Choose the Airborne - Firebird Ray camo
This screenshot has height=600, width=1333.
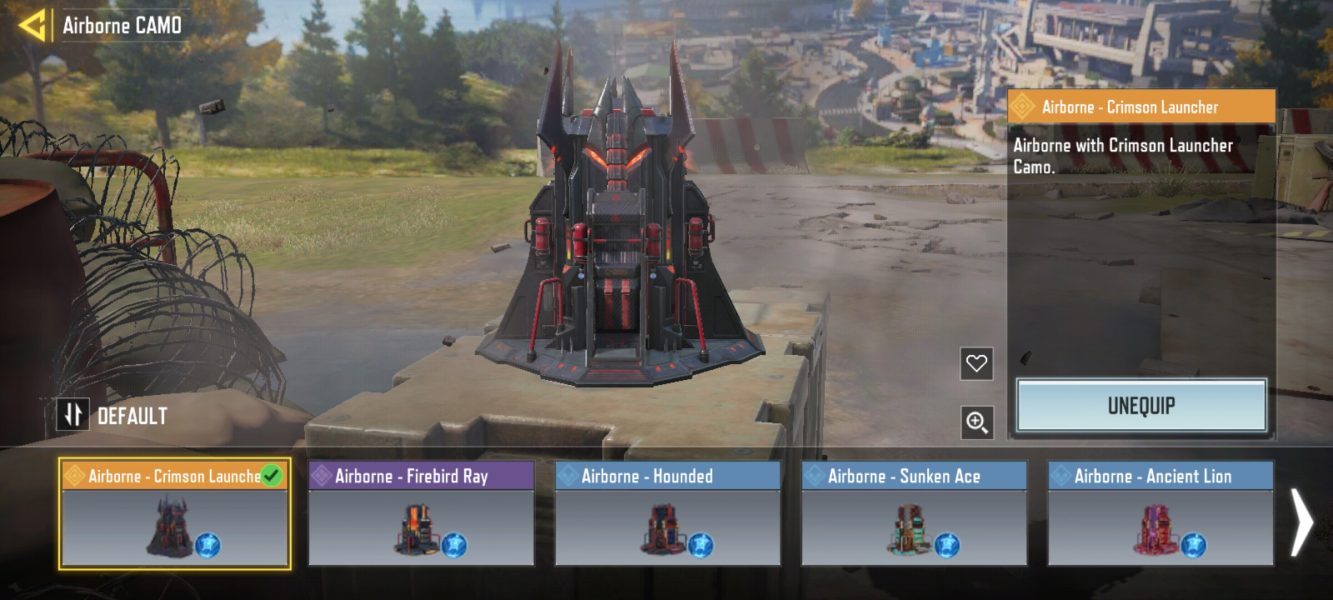pos(421,514)
